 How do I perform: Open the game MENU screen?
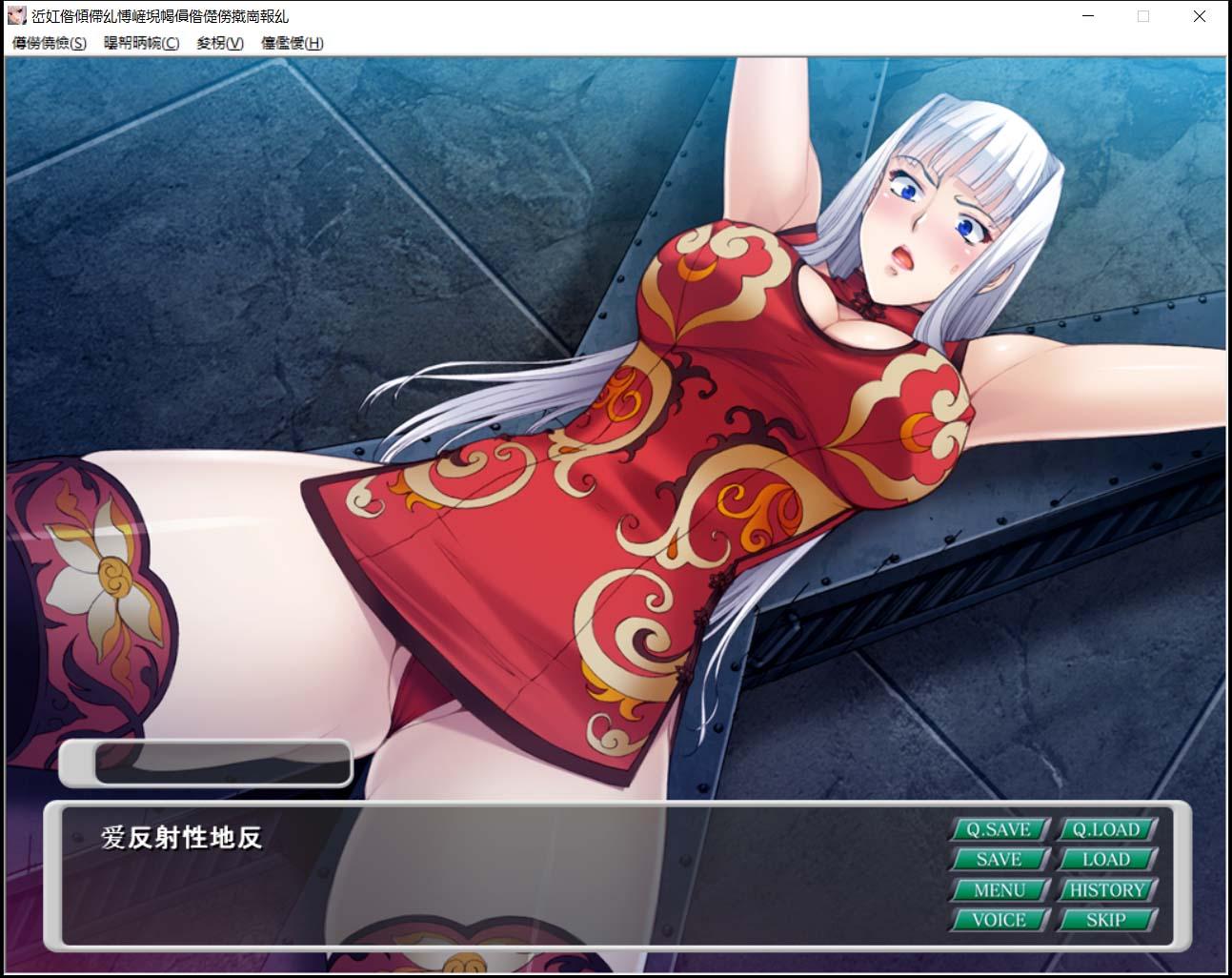999,889
